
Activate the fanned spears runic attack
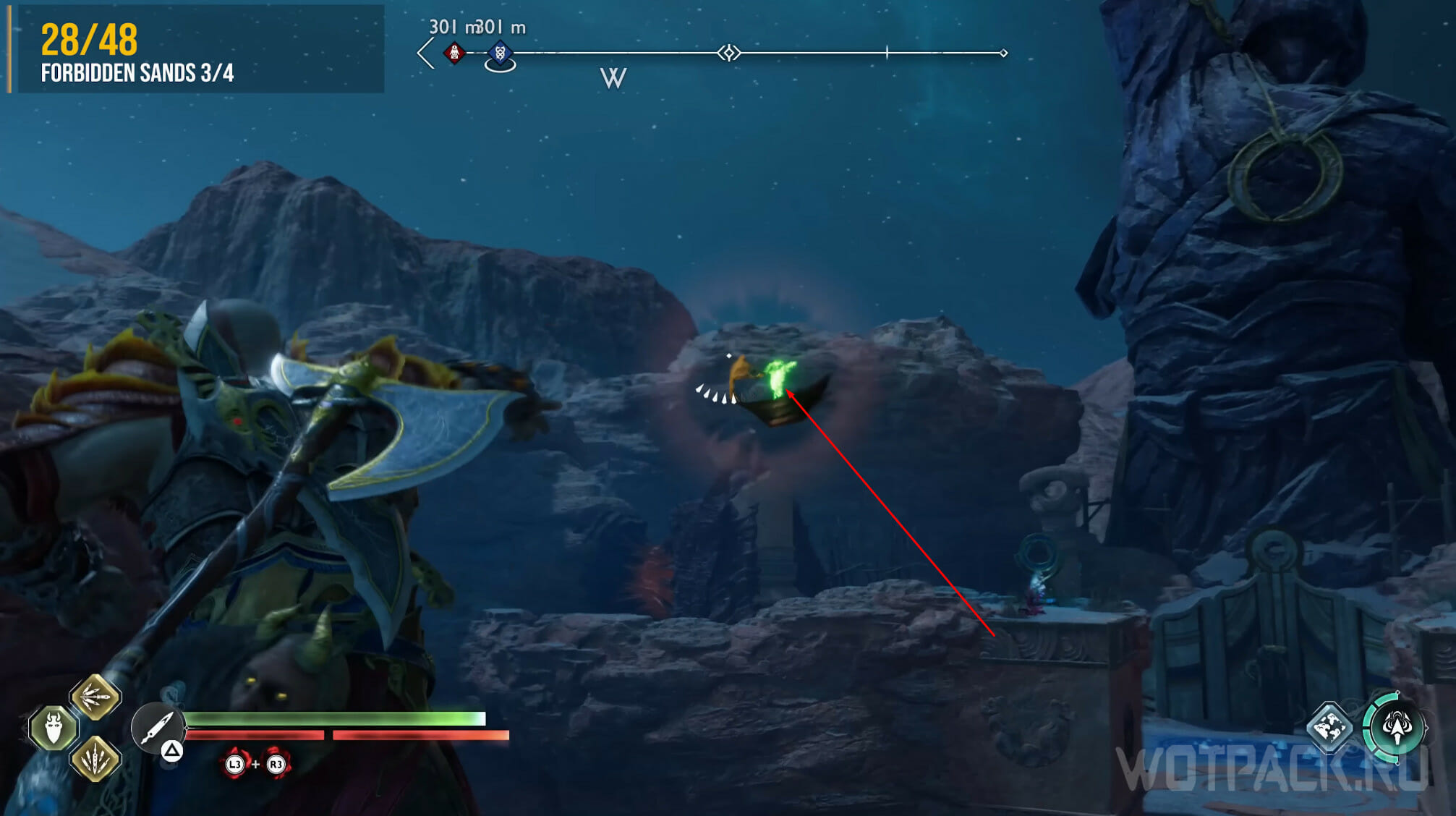pyautogui.click(x=95, y=697)
